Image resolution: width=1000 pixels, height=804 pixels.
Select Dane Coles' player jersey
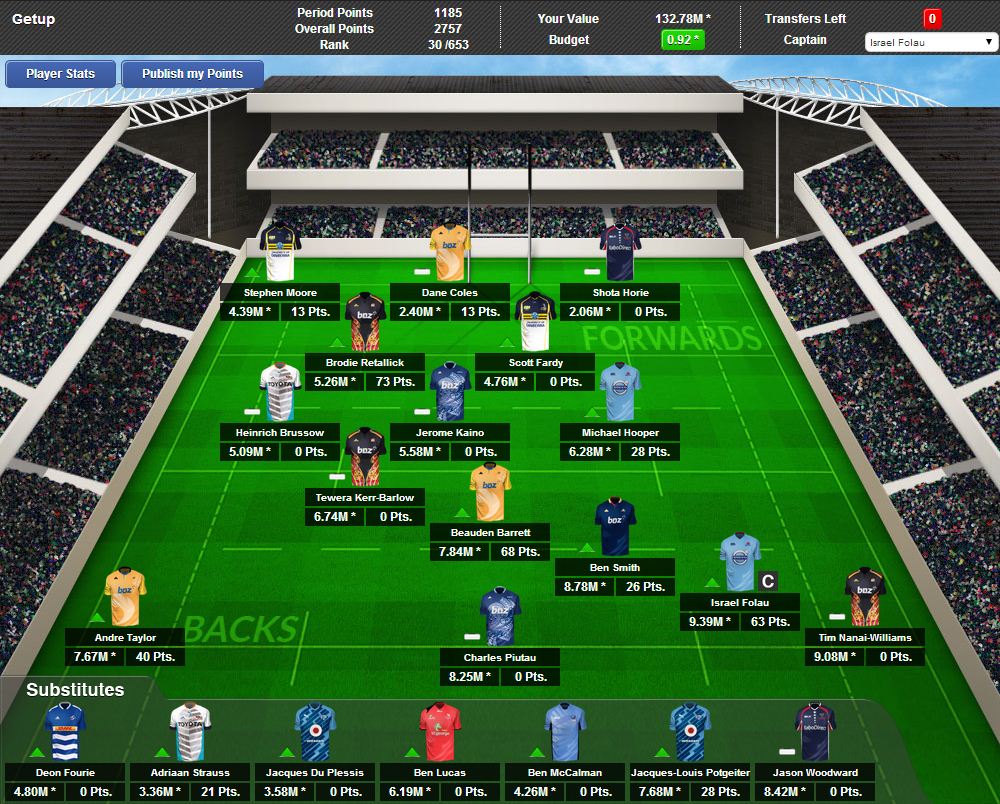tap(449, 251)
